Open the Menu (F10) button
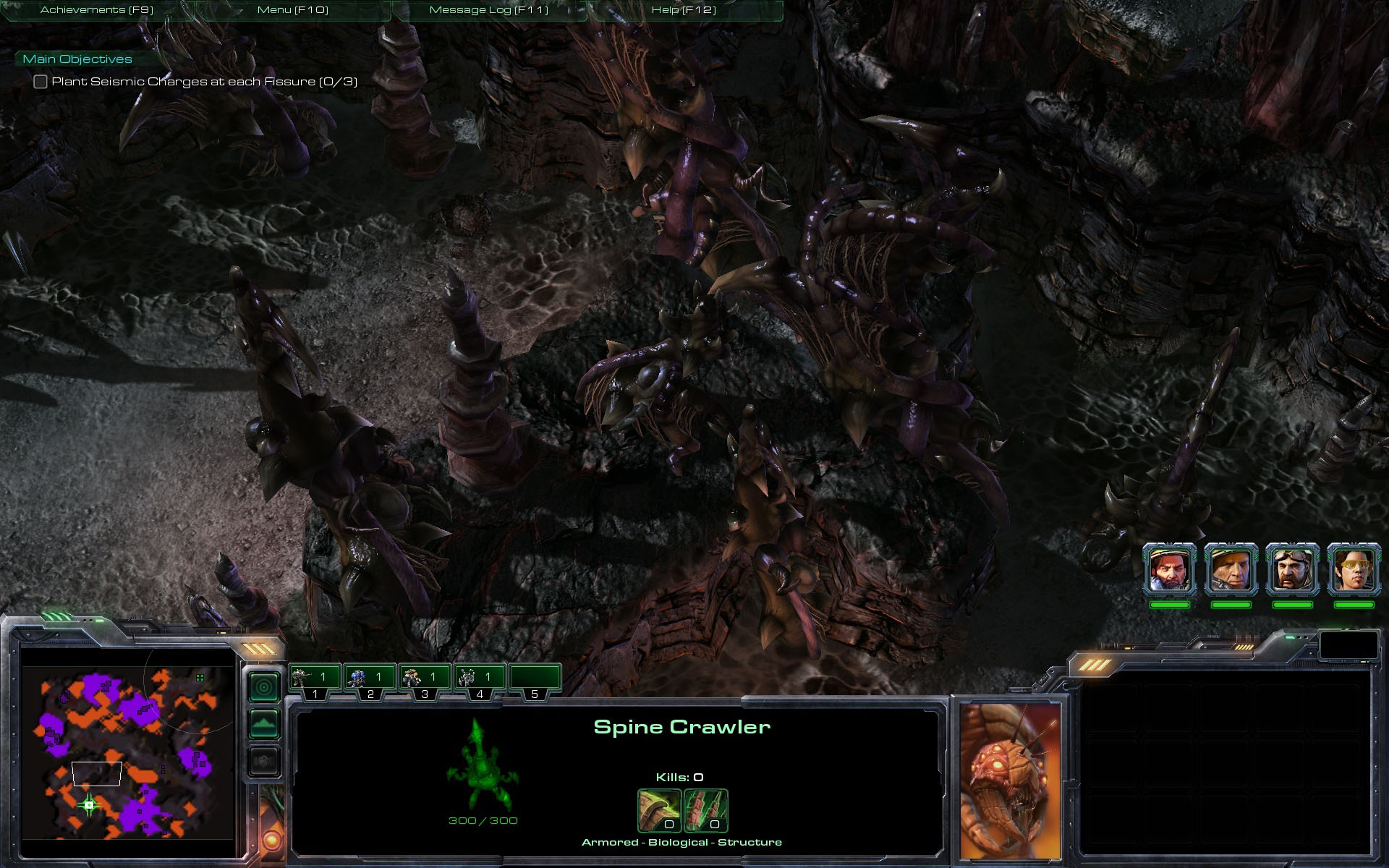 click(293, 10)
